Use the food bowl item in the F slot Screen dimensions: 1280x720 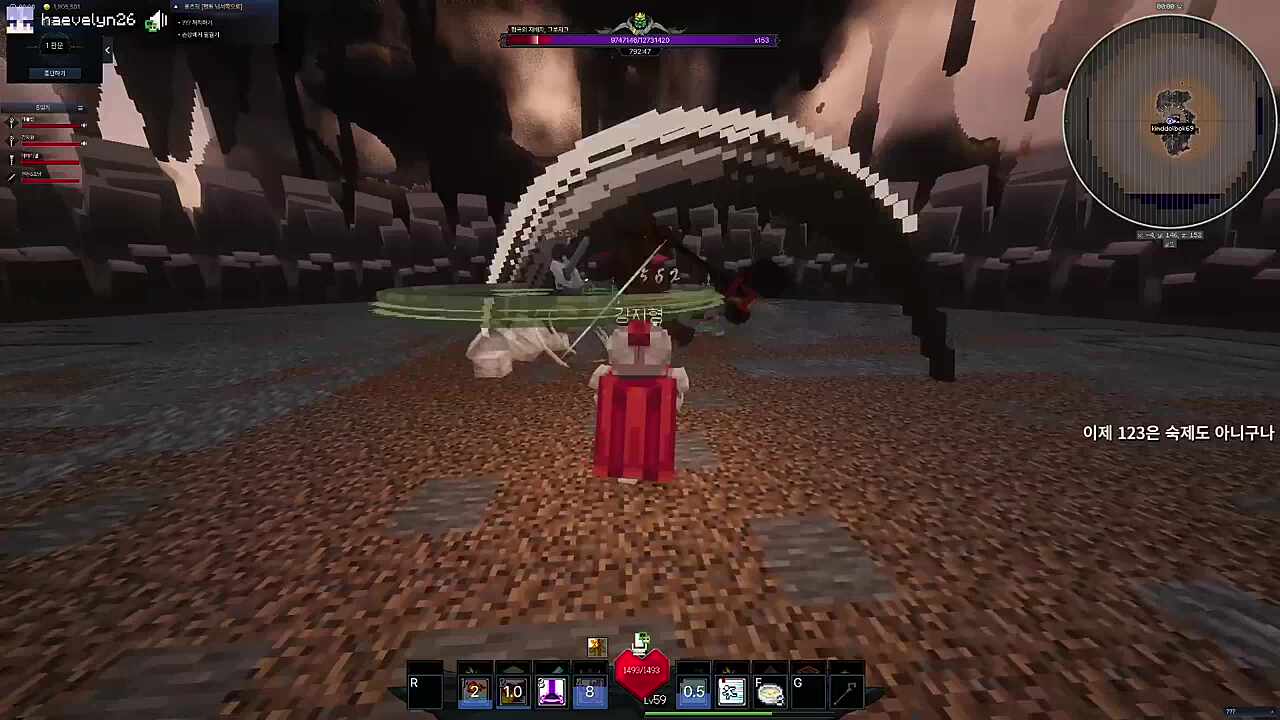point(769,691)
